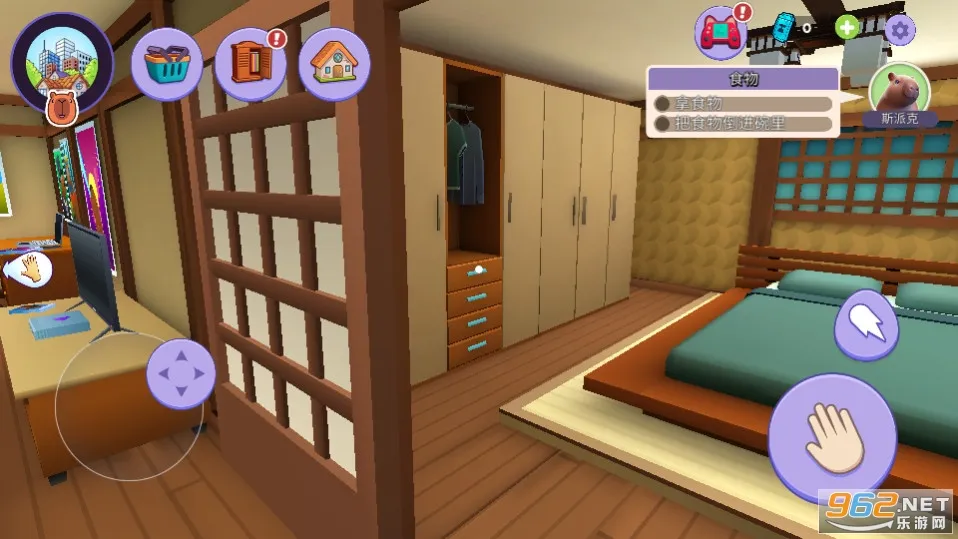
Task: Open the red gamepad mini-games button
Action: point(721,32)
